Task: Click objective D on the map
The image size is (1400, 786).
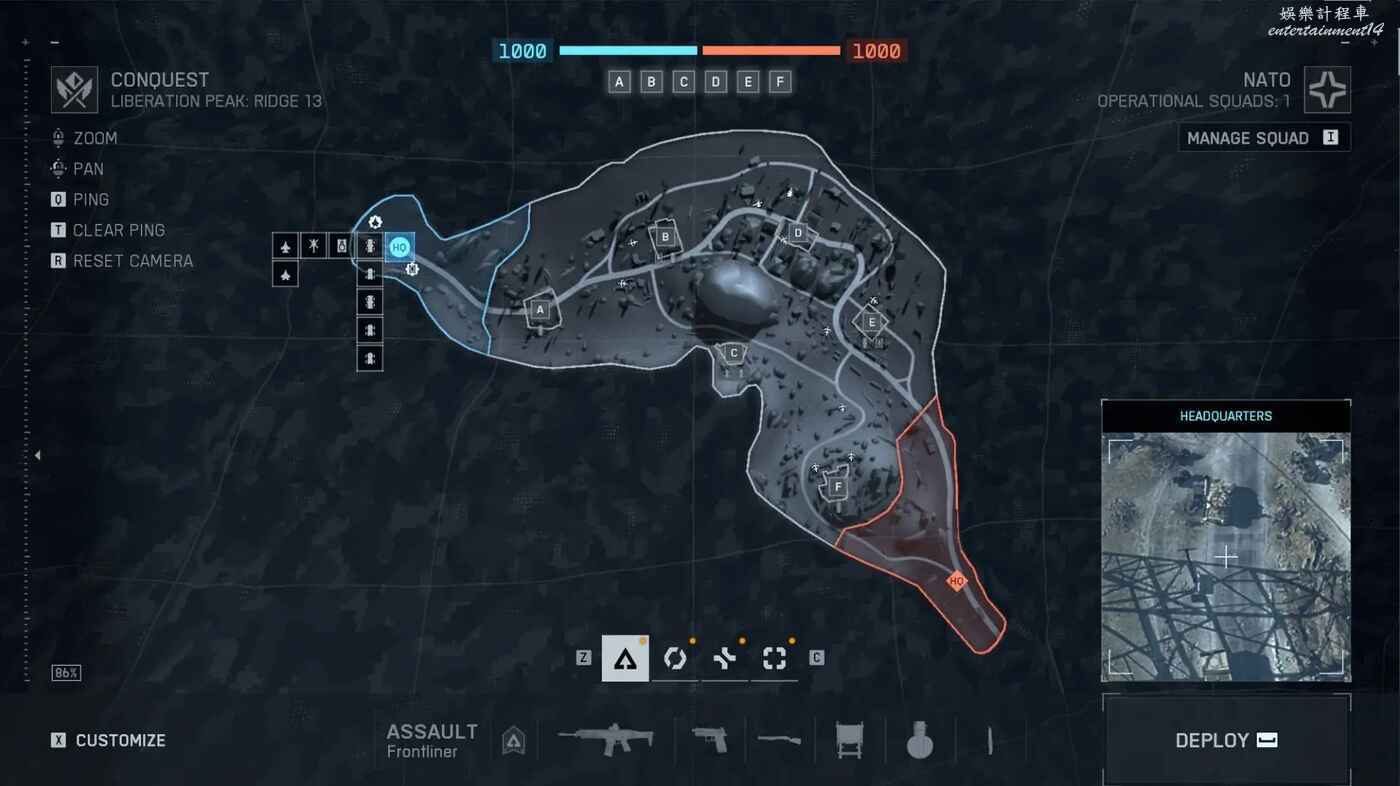Action: pos(797,234)
